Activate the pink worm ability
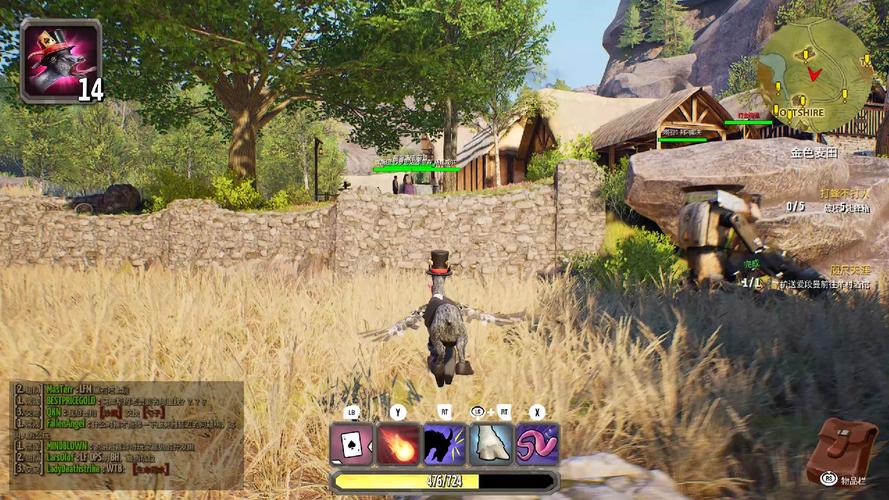Image resolution: width=889 pixels, height=500 pixels. click(537, 444)
